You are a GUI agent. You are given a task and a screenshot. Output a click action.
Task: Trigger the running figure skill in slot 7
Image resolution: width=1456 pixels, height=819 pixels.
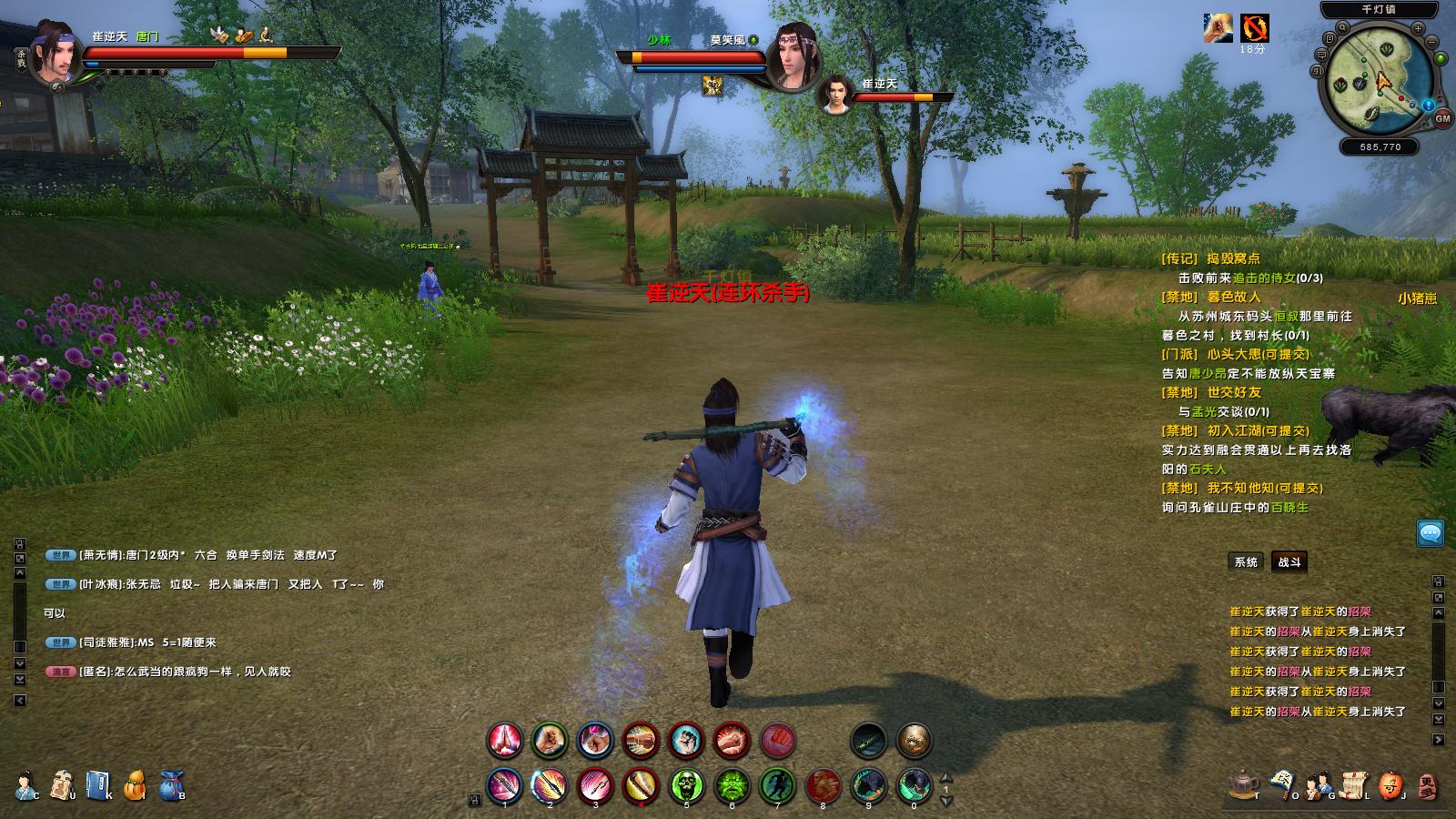point(777,784)
